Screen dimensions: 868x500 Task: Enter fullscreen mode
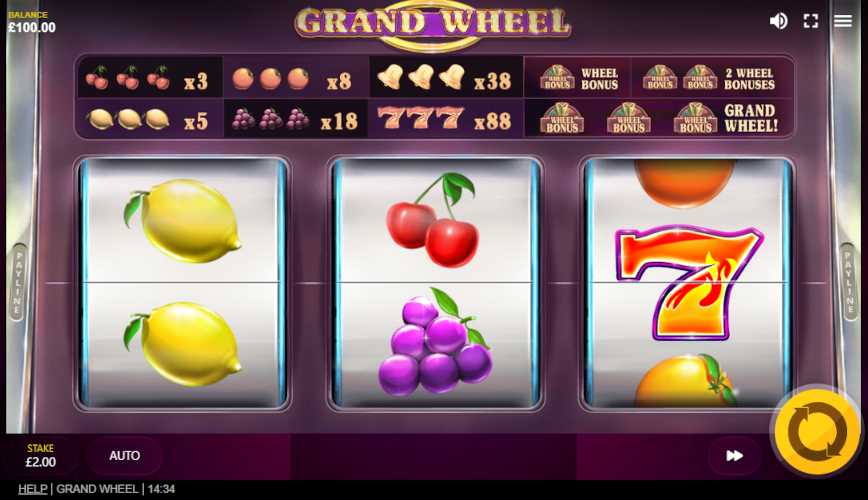click(811, 21)
